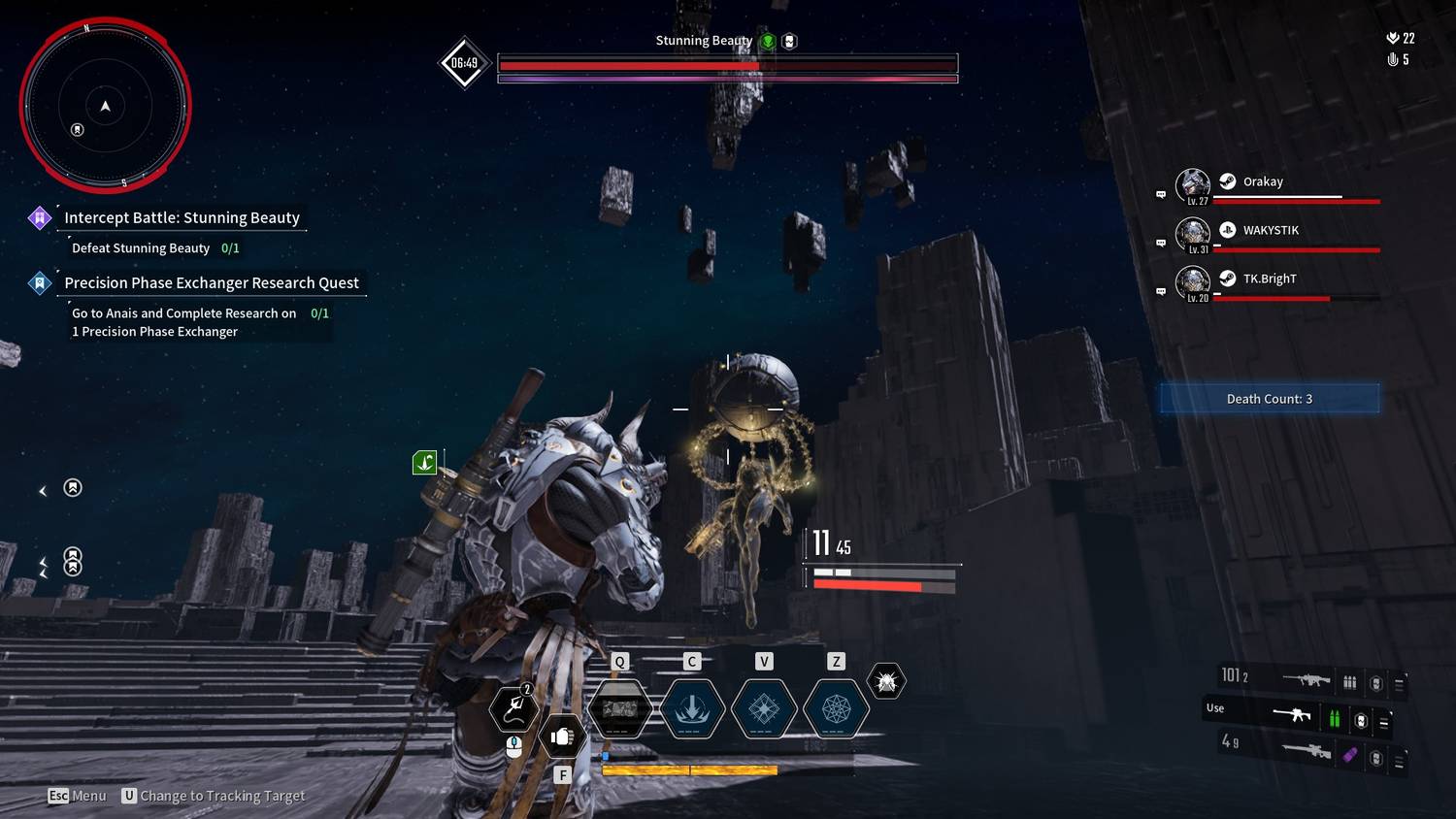Click the Death Count banner
The width and height of the screenshot is (1456, 819).
click(1269, 399)
